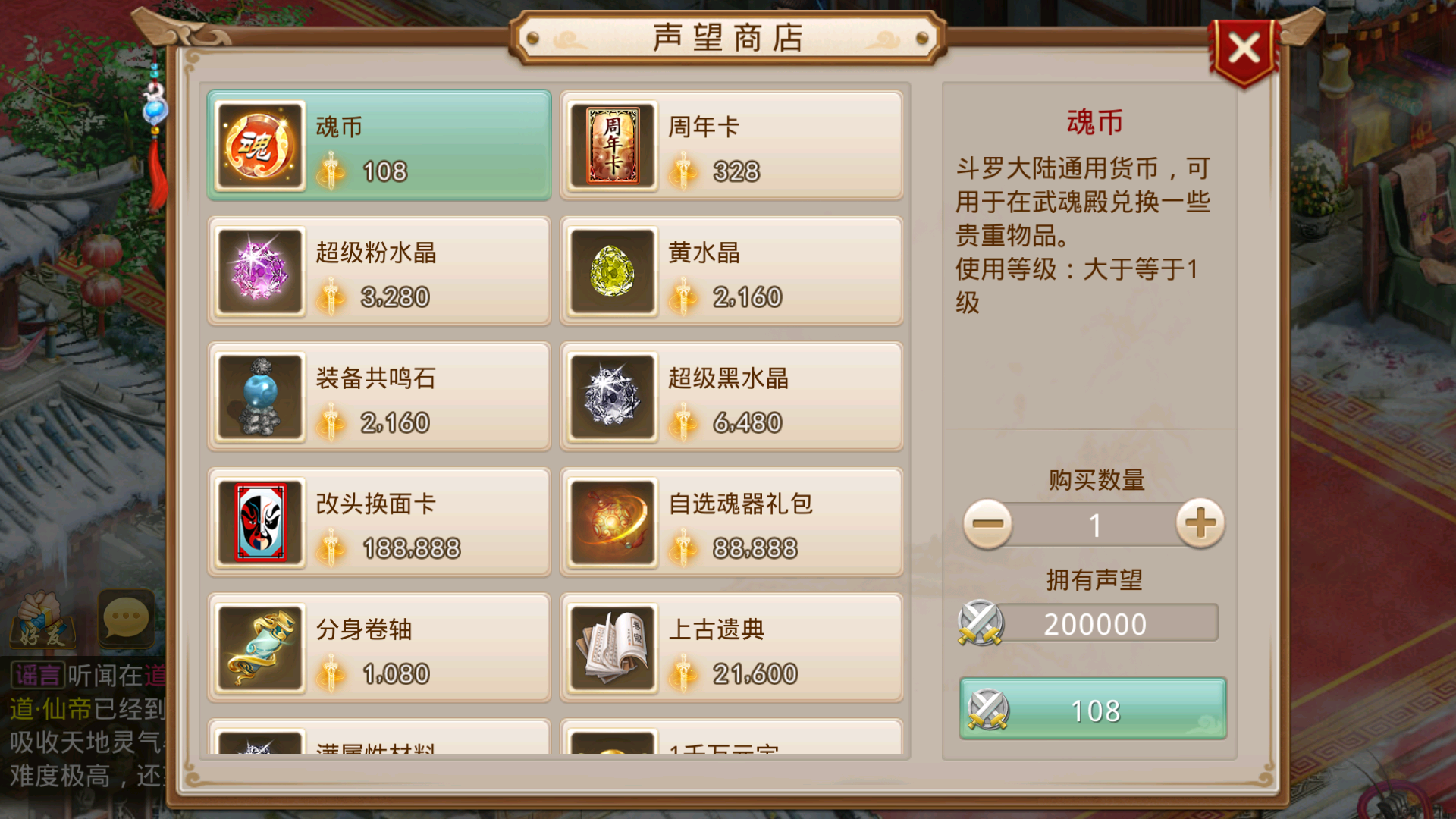Decrease purchase quantity with minus button
This screenshot has width=1456, height=819.
click(x=987, y=523)
